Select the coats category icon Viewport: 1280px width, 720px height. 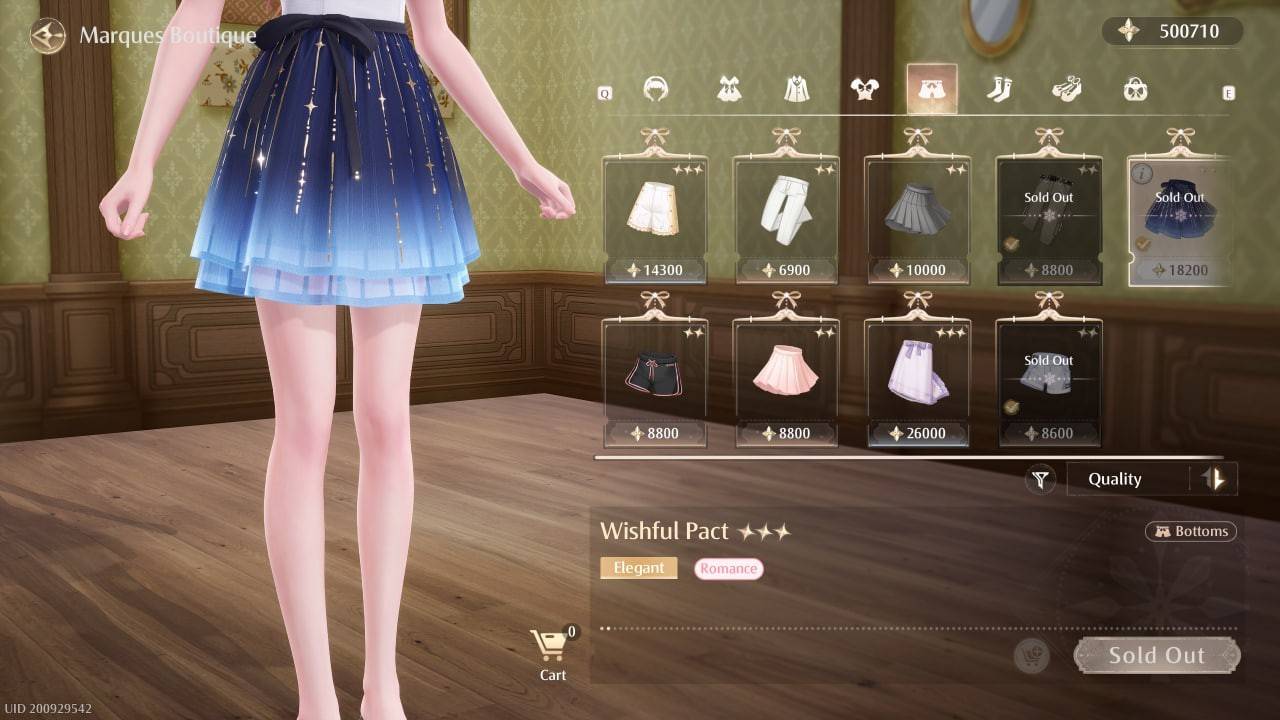point(797,88)
